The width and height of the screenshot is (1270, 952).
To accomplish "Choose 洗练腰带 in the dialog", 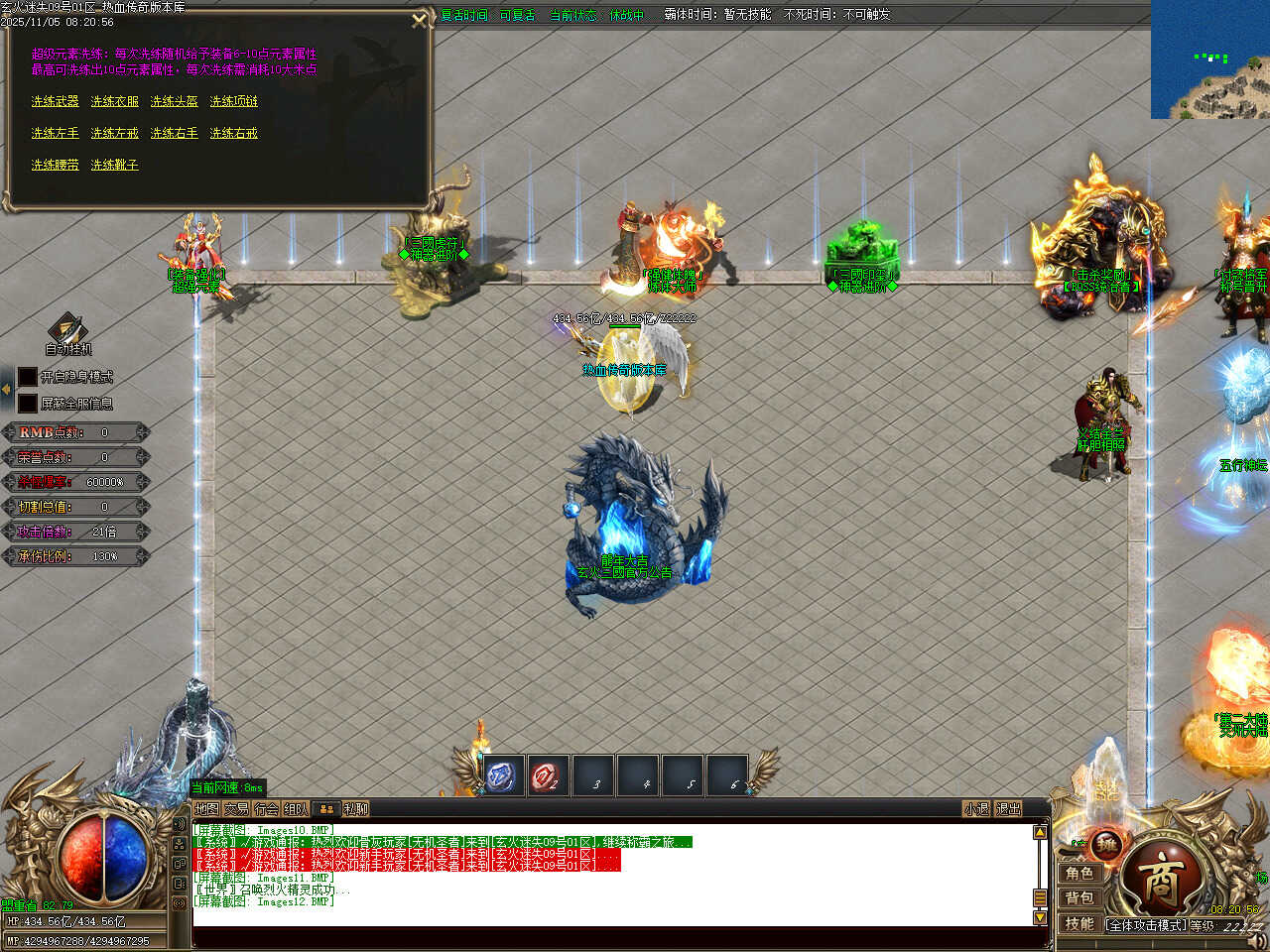I will (55, 166).
